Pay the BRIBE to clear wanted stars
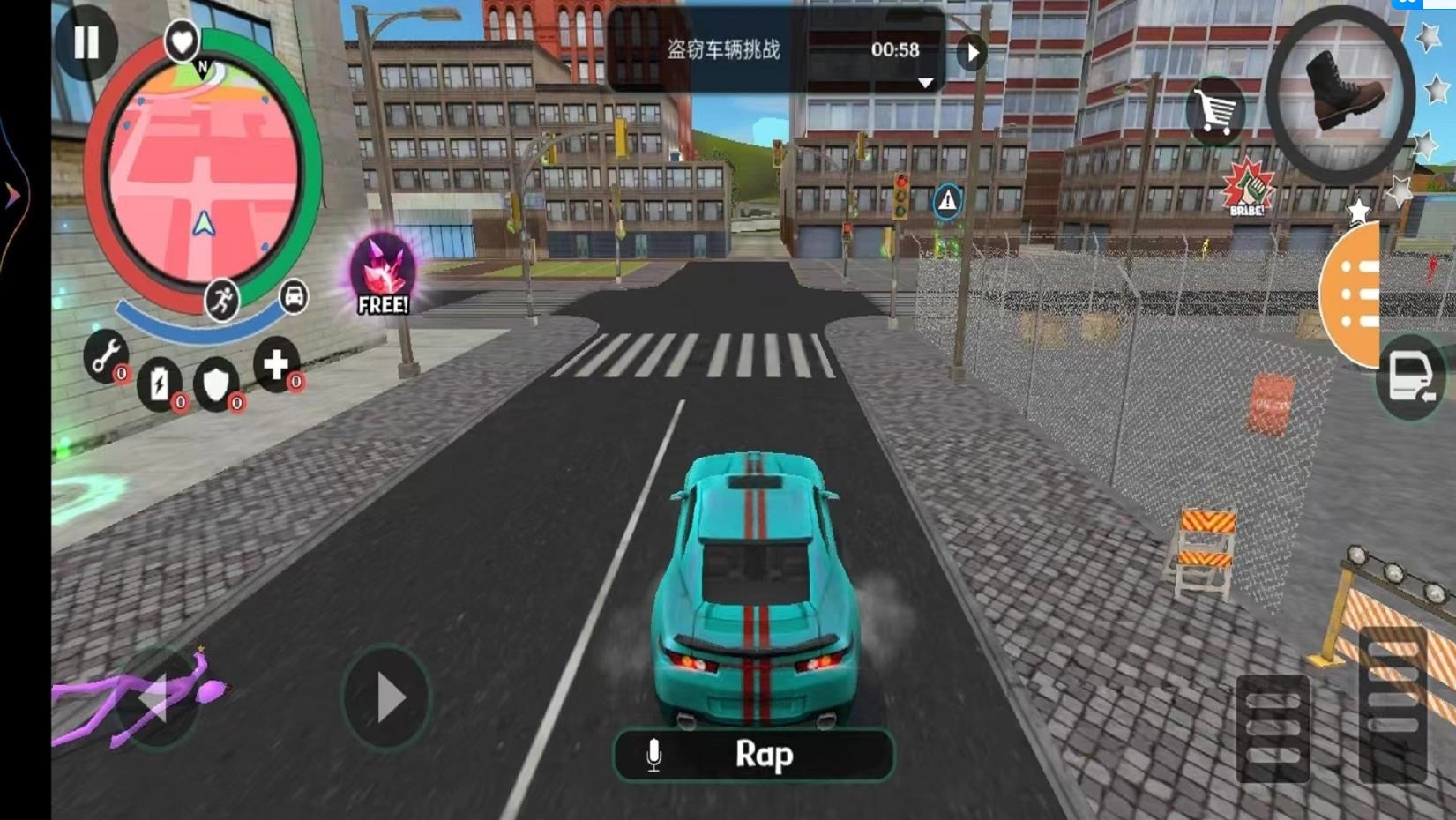Screen dimensions: 1456x820 click(x=1248, y=188)
